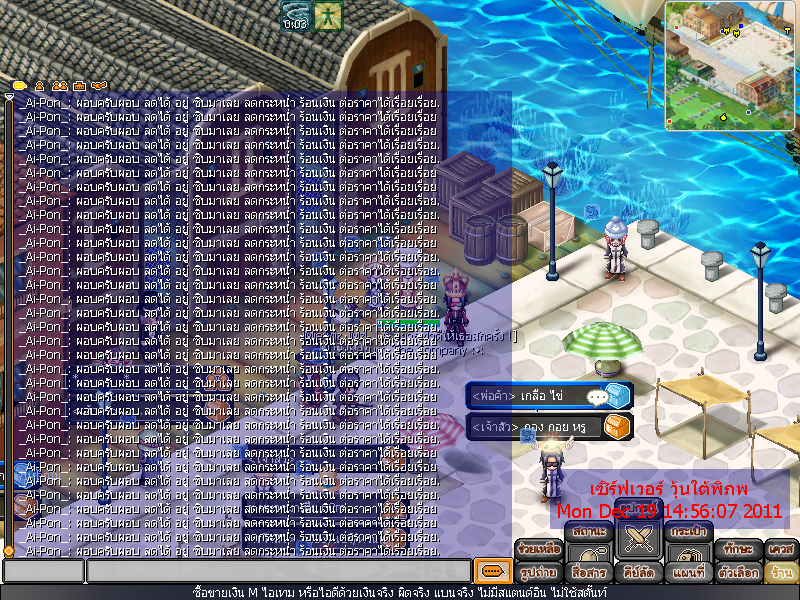Open the สถานะ character status
The image size is (800, 600).
tap(589, 531)
